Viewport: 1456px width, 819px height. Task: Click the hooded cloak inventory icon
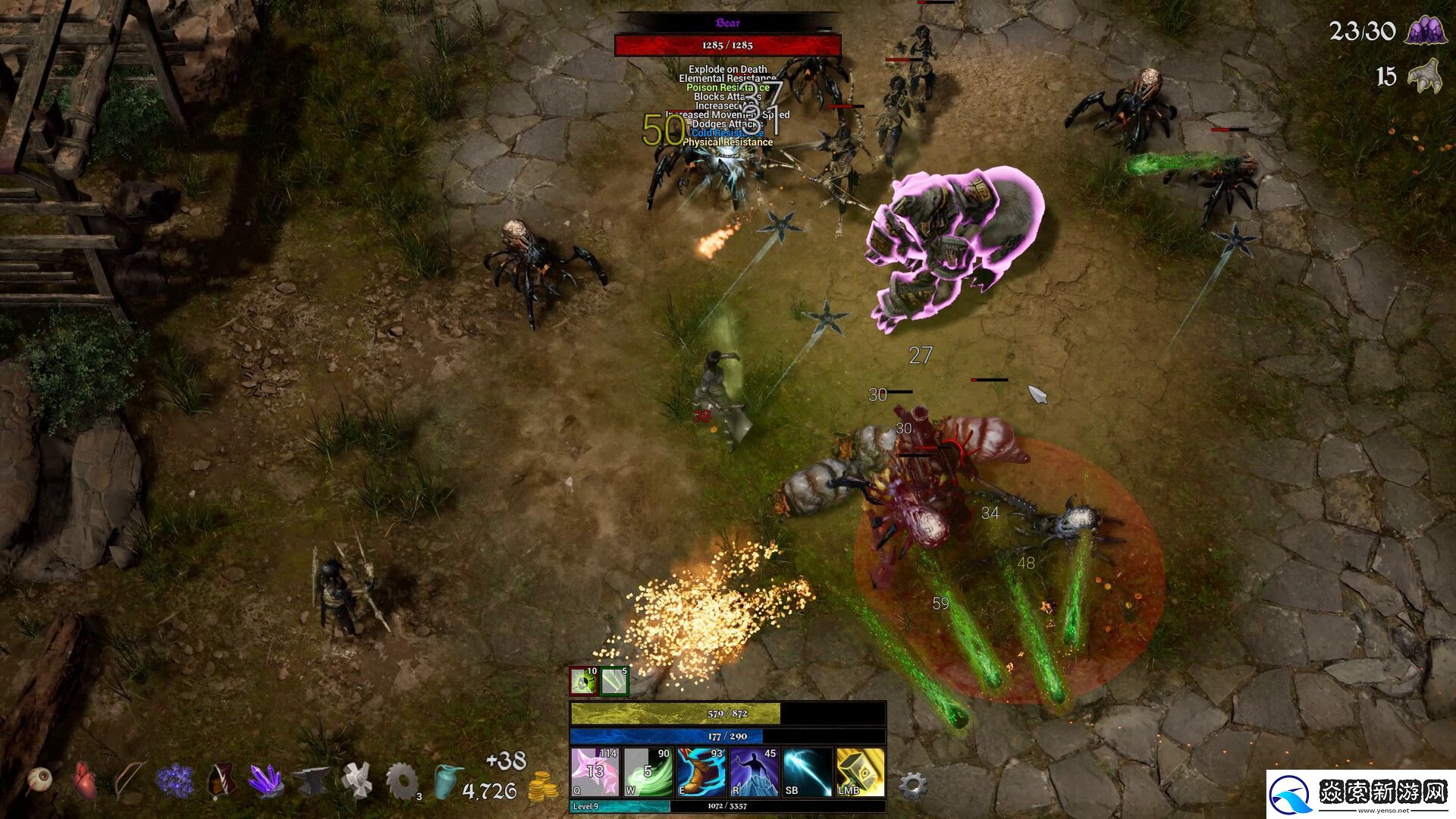[x=220, y=780]
